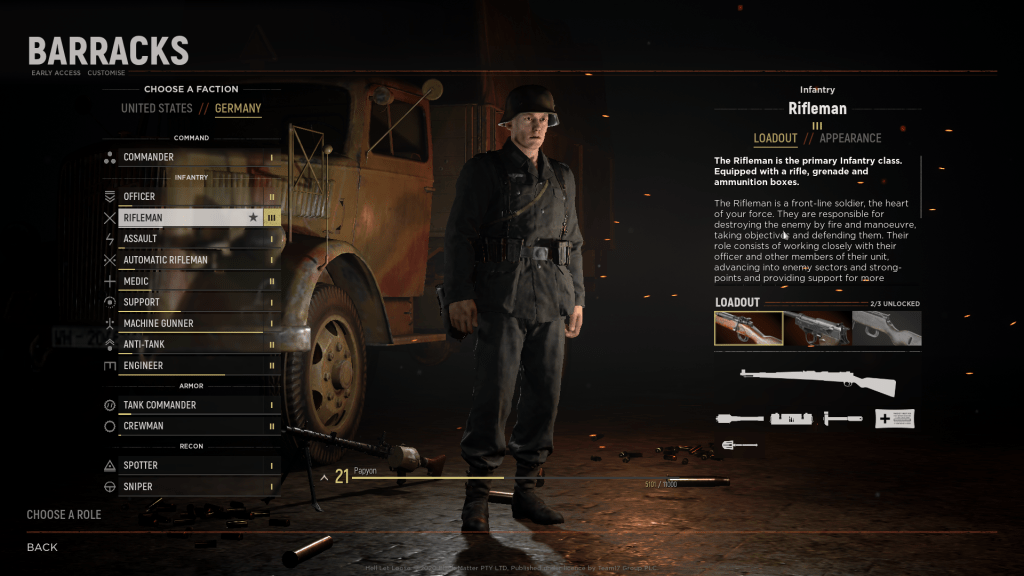The width and height of the screenshot is (1024, 576).
Task: Select the Tank Commander role
Action: [190, 405]
